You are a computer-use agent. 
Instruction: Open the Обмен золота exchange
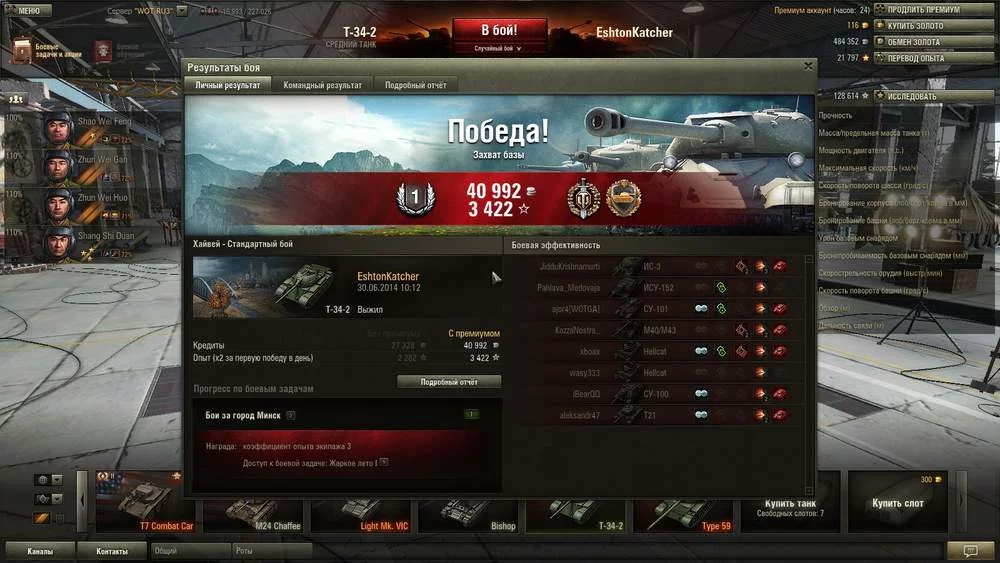click(x=913, y=42)
